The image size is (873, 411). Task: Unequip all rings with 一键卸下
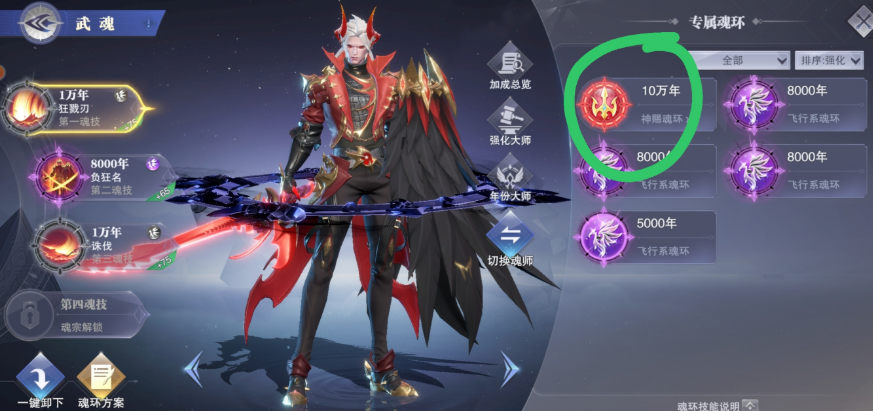[40, 382]
